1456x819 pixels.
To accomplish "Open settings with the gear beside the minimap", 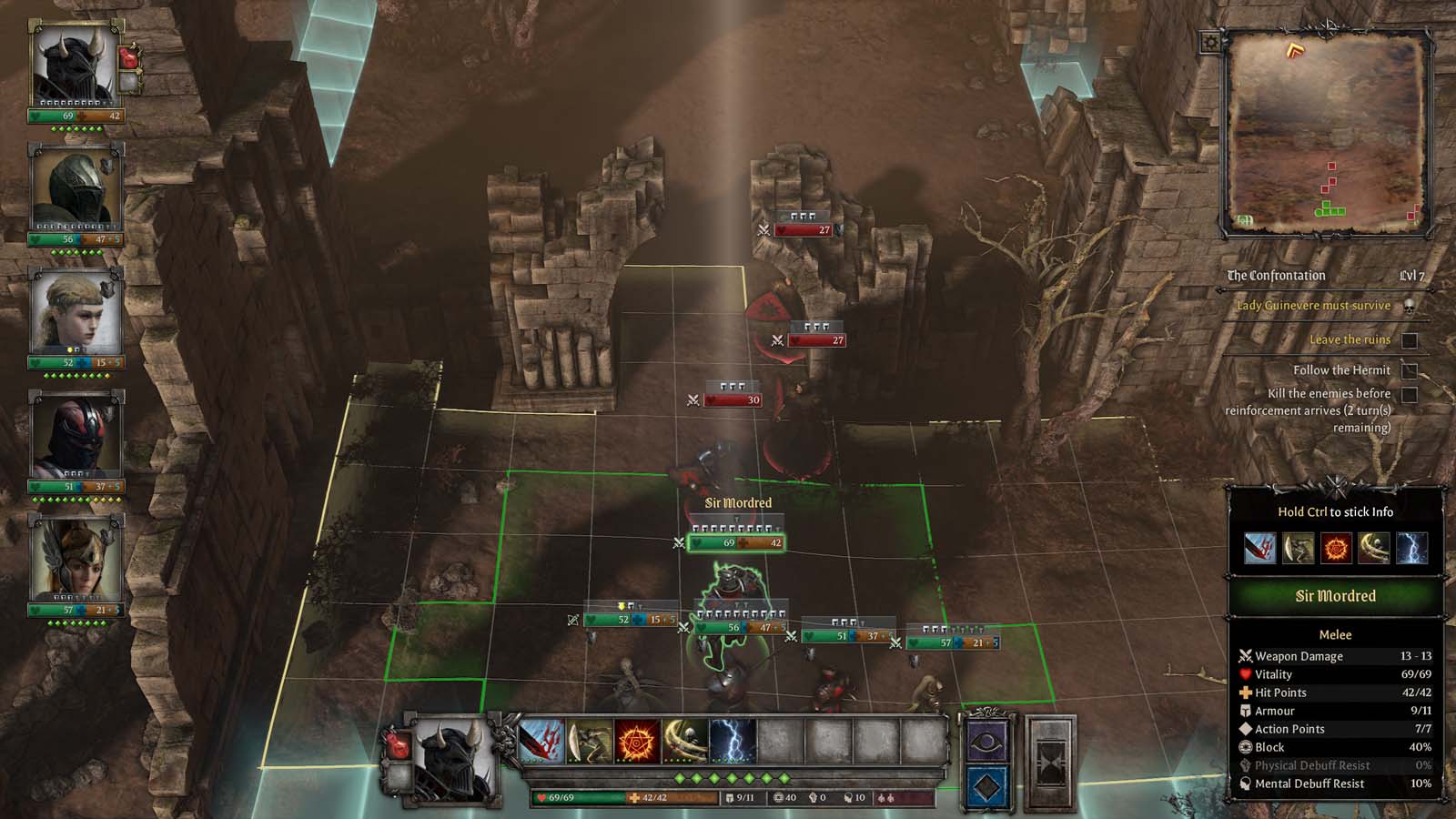I will point(1211,42).
